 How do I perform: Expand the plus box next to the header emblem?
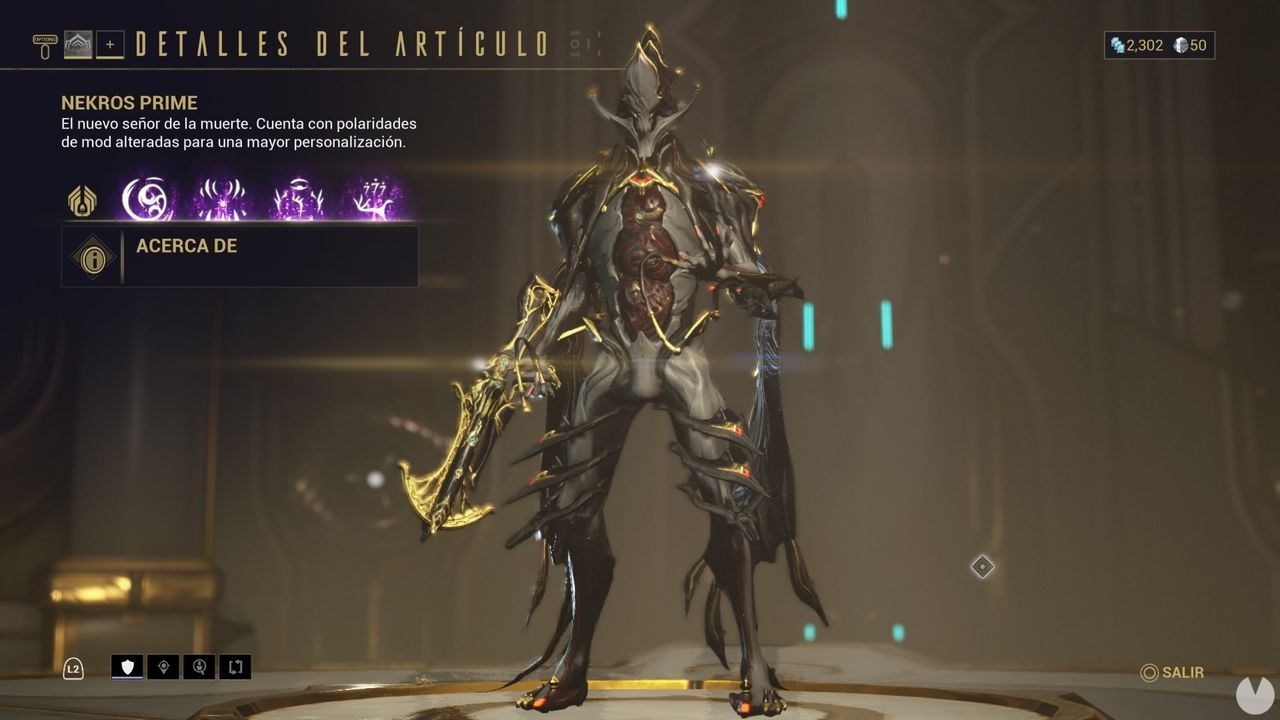coord(109,44)
